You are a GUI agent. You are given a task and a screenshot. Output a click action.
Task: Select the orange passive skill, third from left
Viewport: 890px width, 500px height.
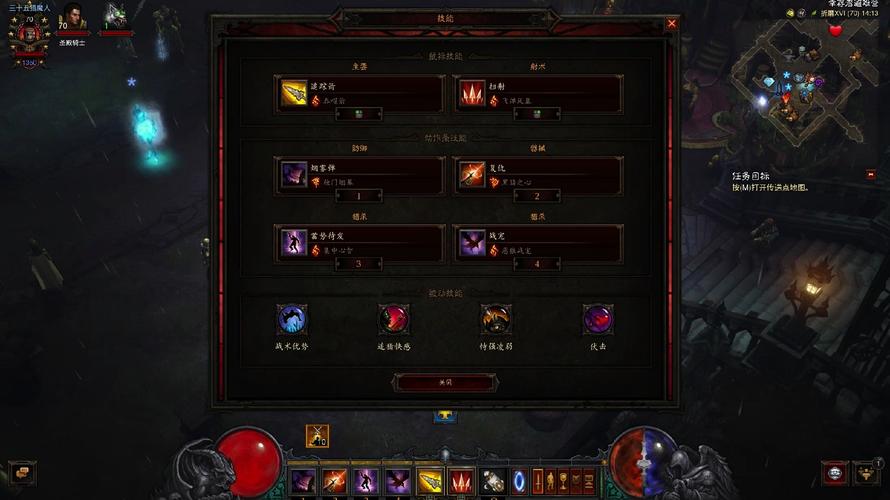click(x=496, y=320)
